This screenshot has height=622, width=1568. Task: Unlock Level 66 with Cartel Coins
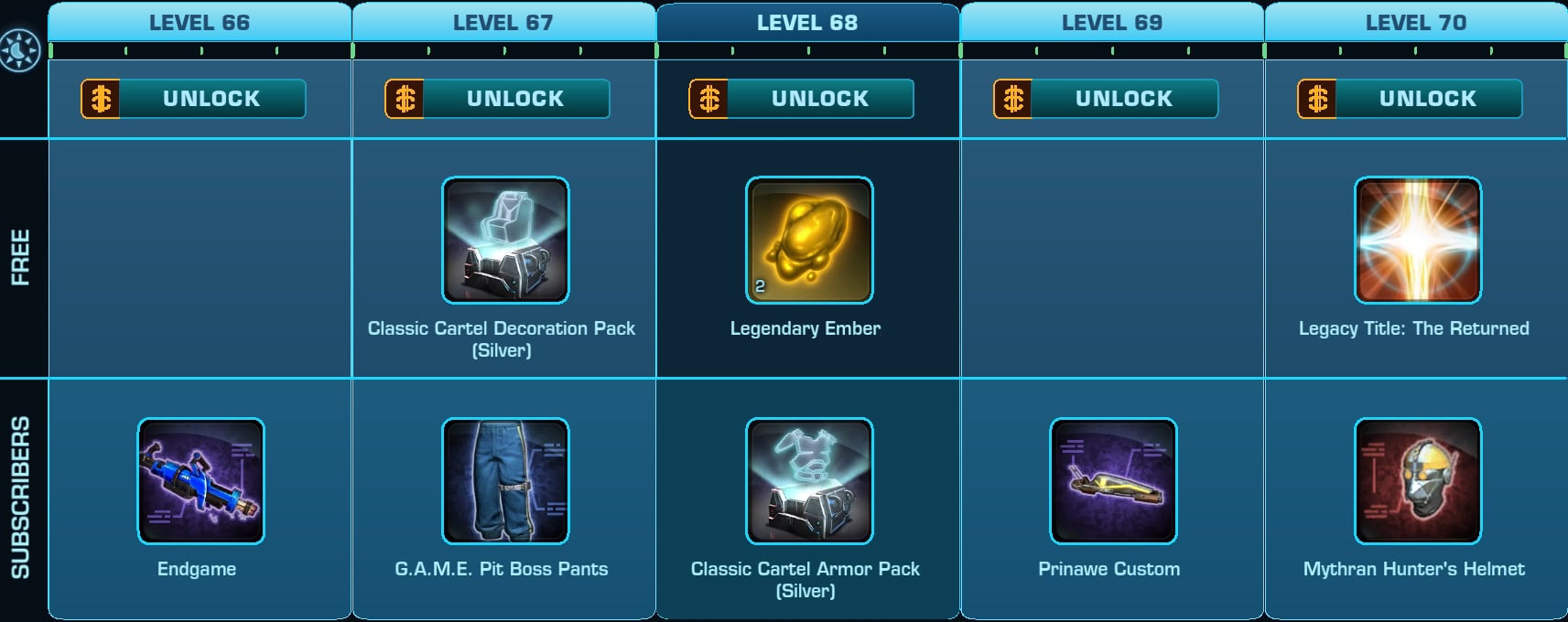pyautogui.click(x=194, y=99)
